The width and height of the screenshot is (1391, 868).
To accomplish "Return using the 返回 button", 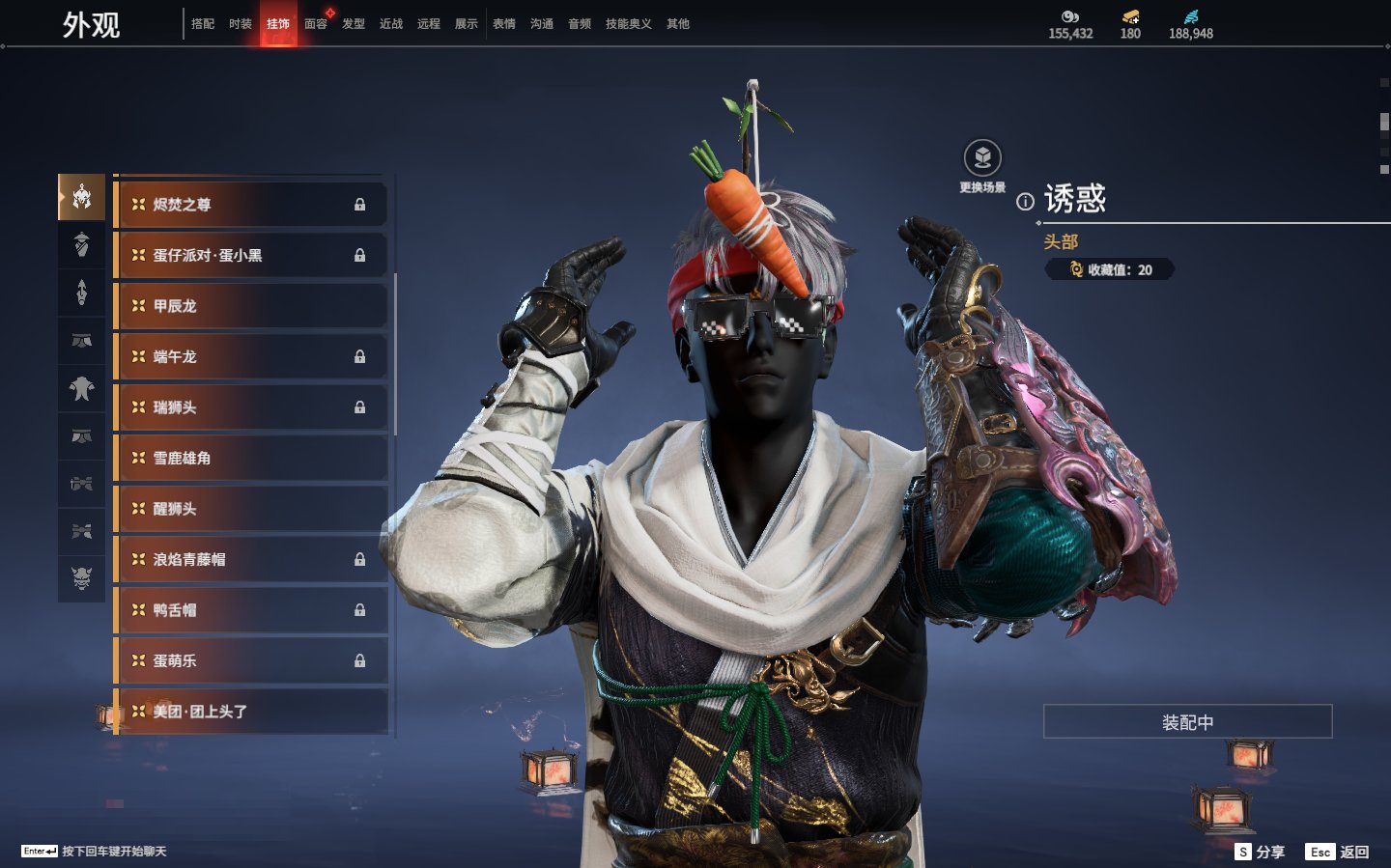I will point(1338,852).
